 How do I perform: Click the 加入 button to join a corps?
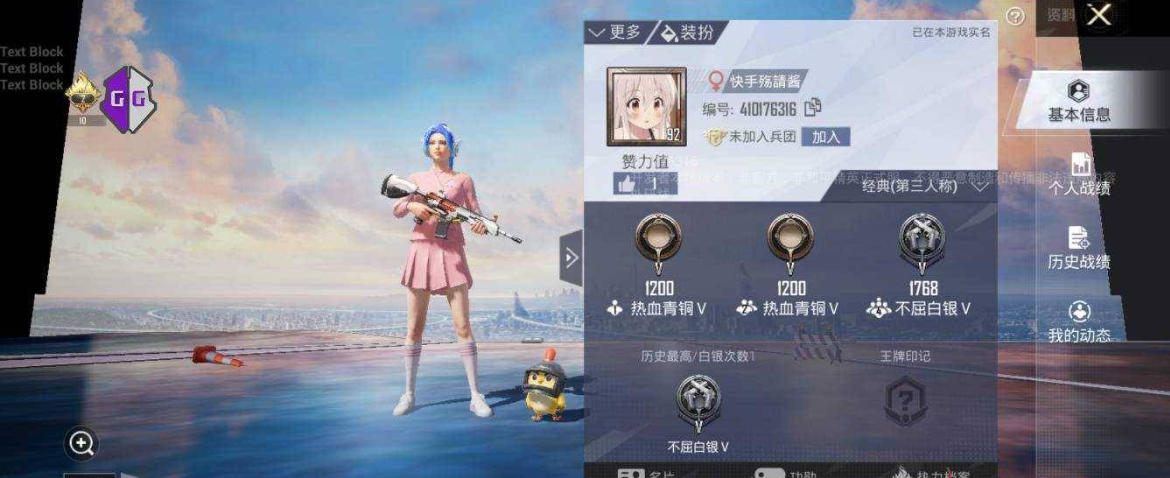[826, 137]
